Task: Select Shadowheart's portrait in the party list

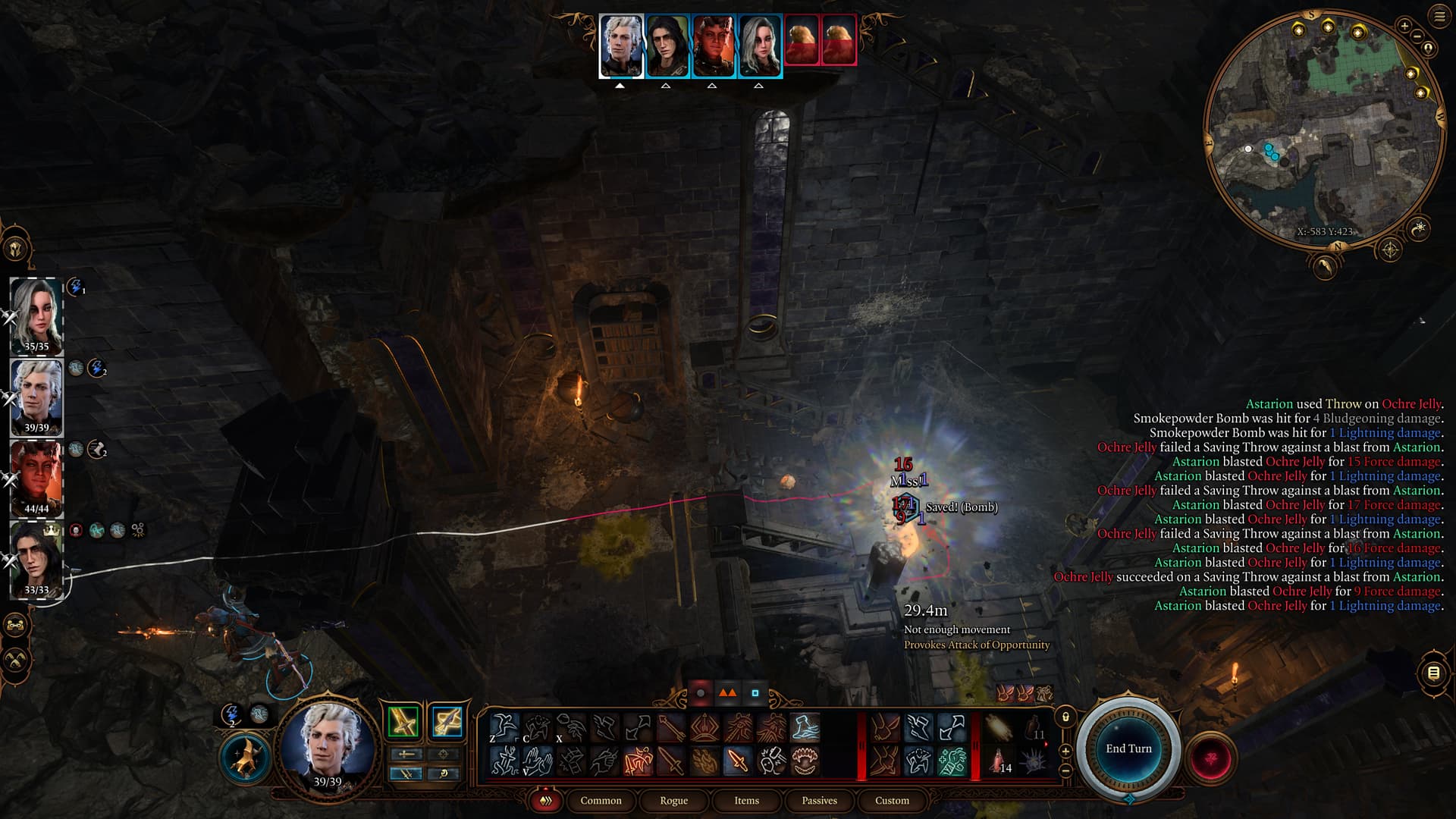Action: tap(36, 315)
